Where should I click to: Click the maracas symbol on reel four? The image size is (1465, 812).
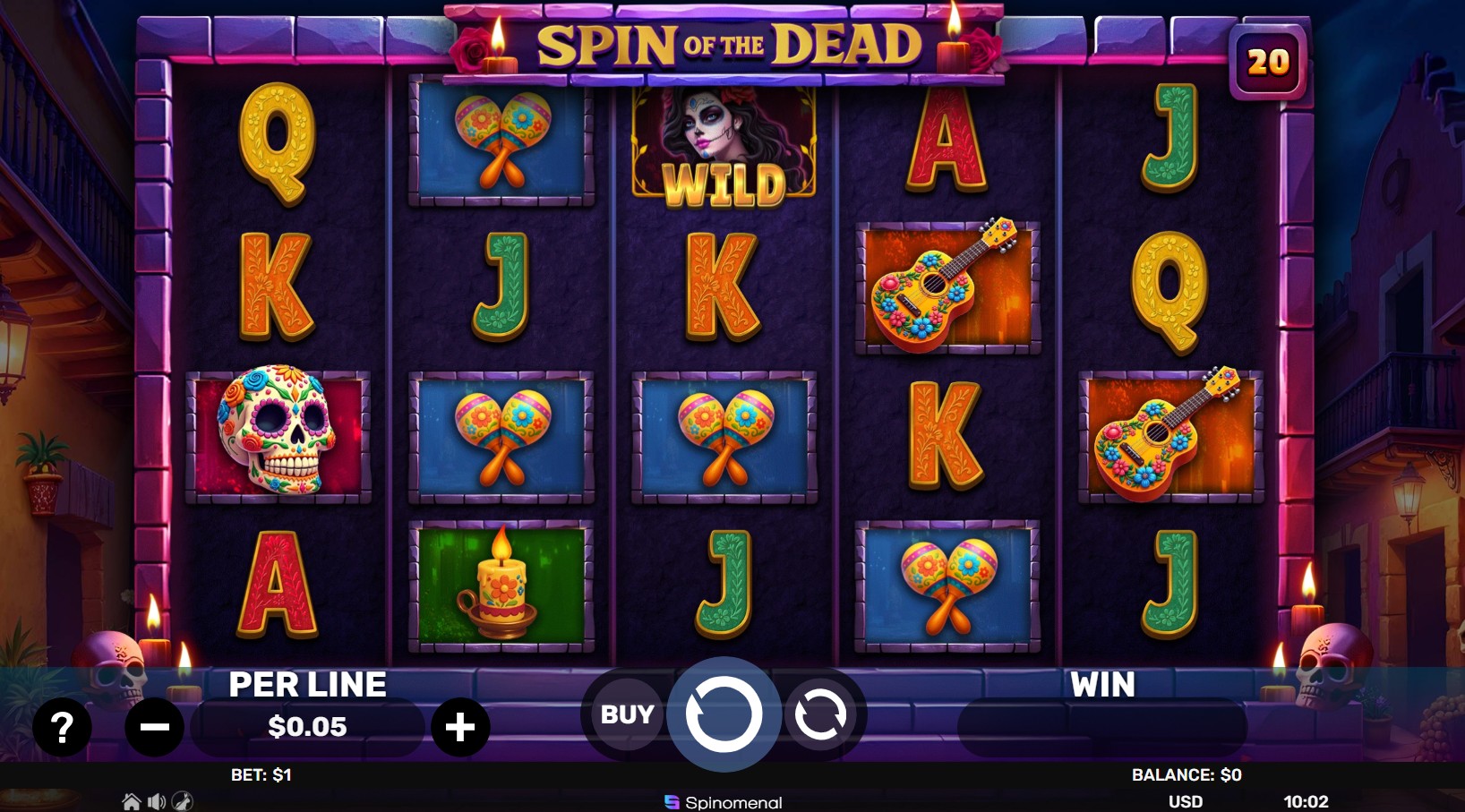(x=947, y=588)
